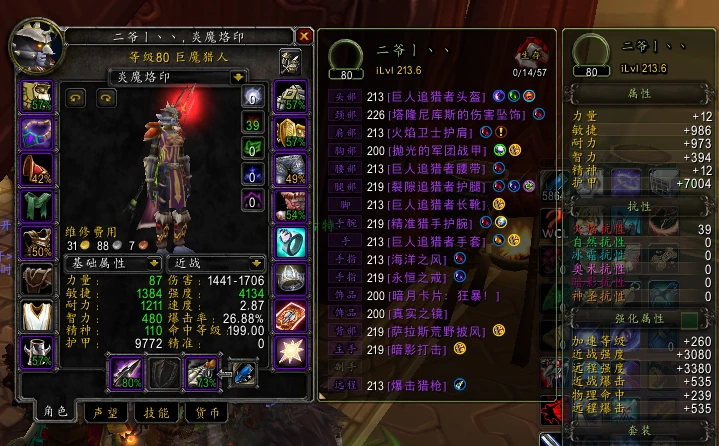
Task: Open the 炎魔烙印 title dropdown
Action: [238, 76]
